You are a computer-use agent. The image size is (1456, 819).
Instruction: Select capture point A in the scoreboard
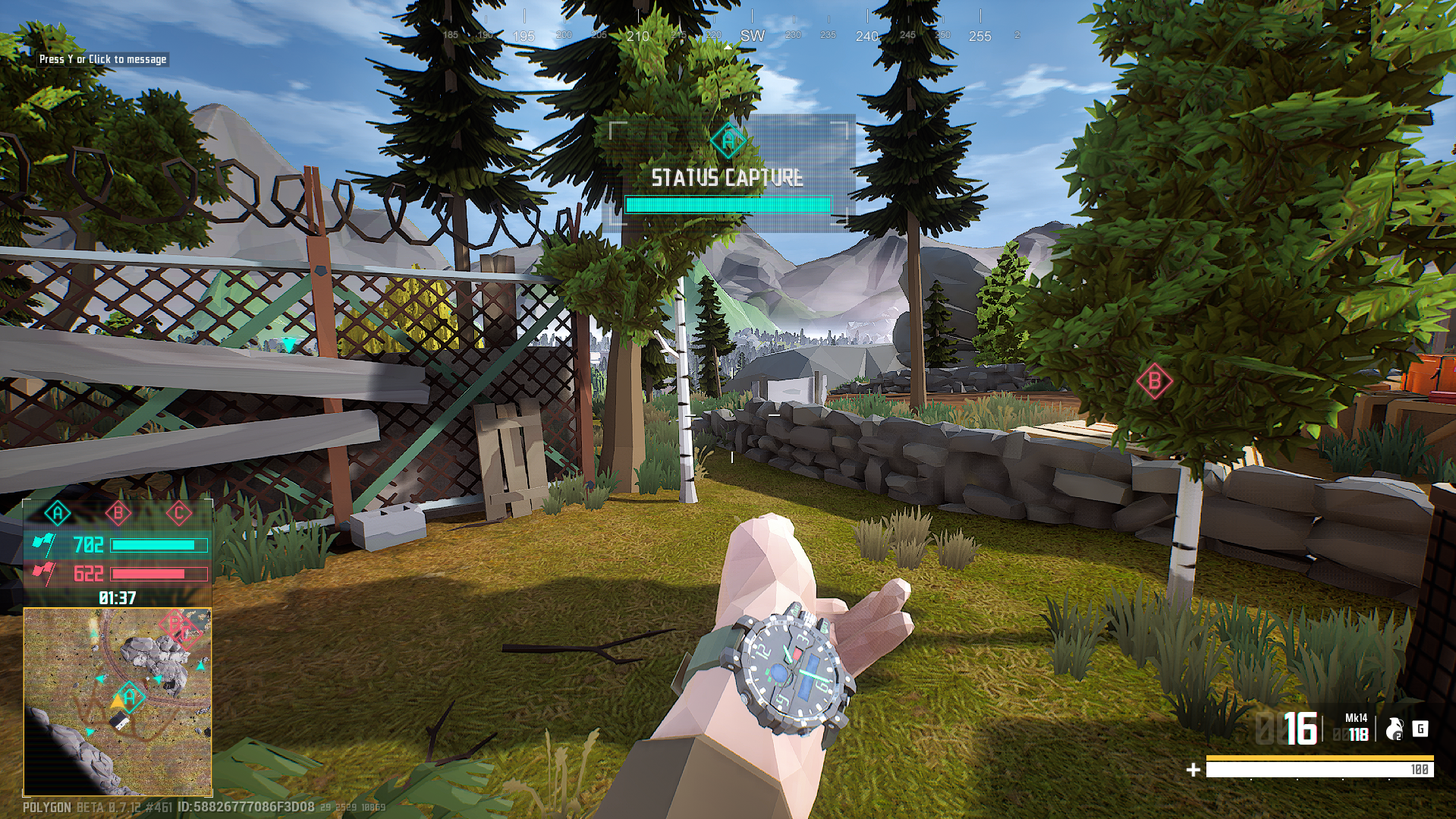58,514
